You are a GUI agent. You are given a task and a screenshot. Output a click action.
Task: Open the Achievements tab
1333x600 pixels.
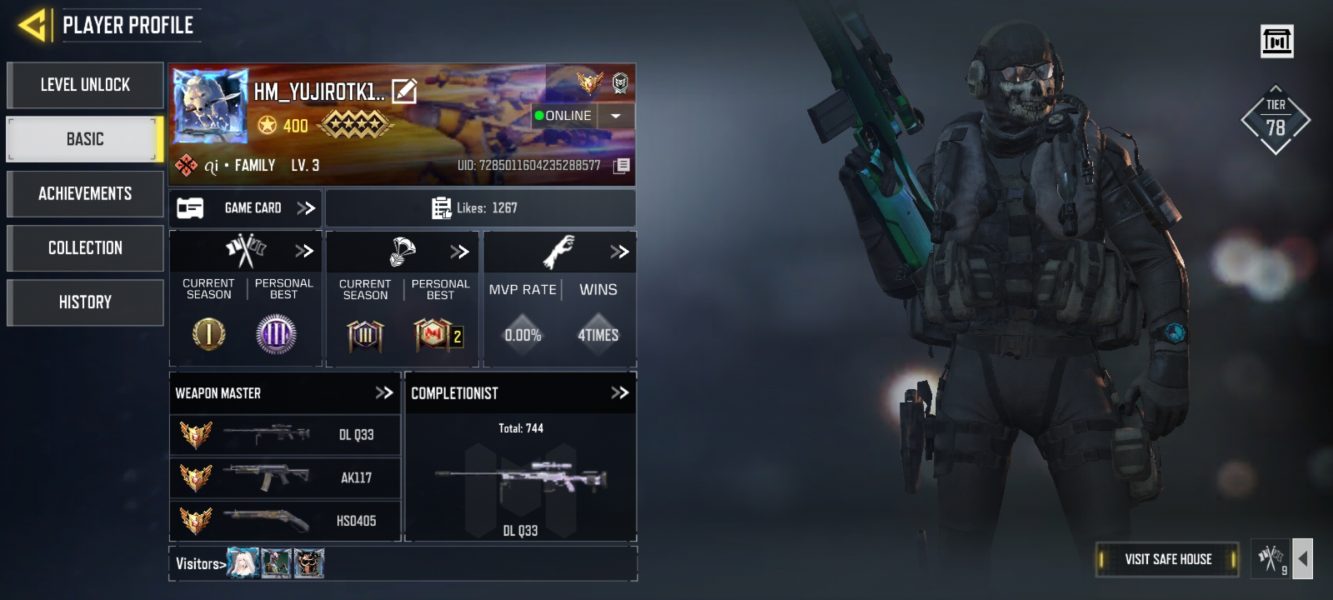point(85,193)
